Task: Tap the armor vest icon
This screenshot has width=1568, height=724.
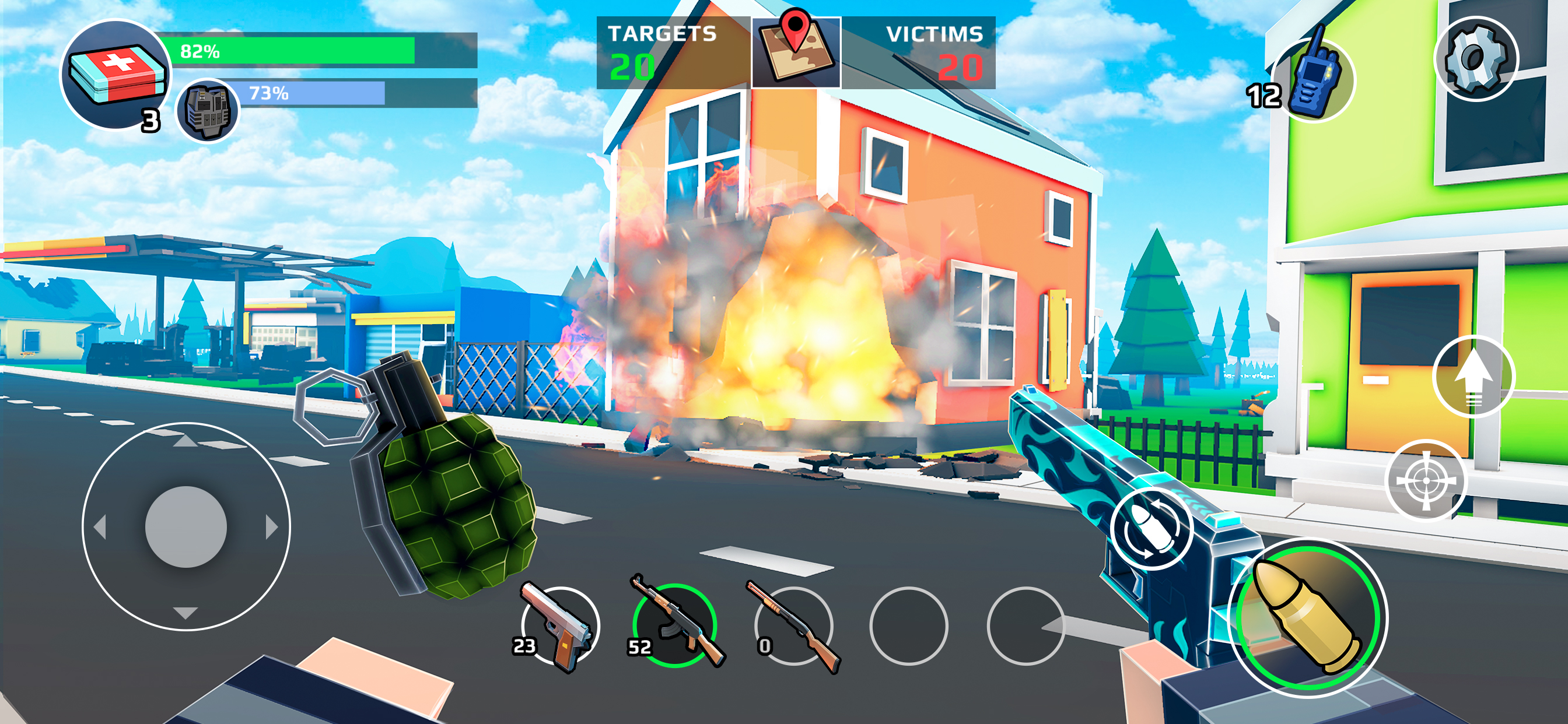Action: (208, 111)
